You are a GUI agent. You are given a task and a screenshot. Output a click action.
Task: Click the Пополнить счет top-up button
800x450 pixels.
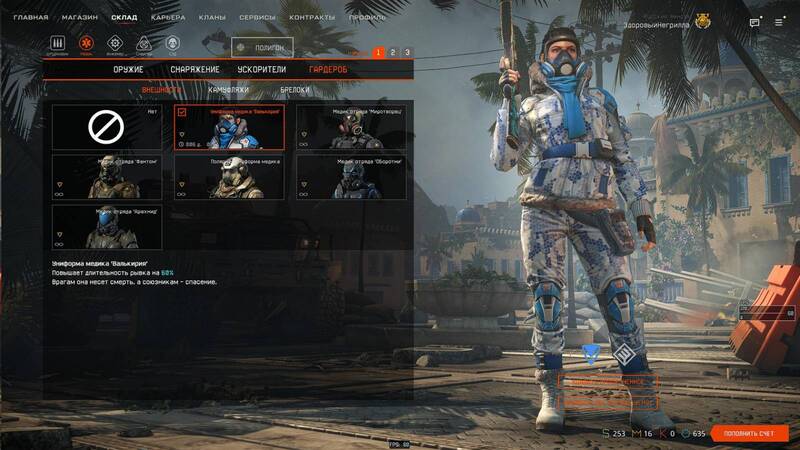click(x=750, y=433)
